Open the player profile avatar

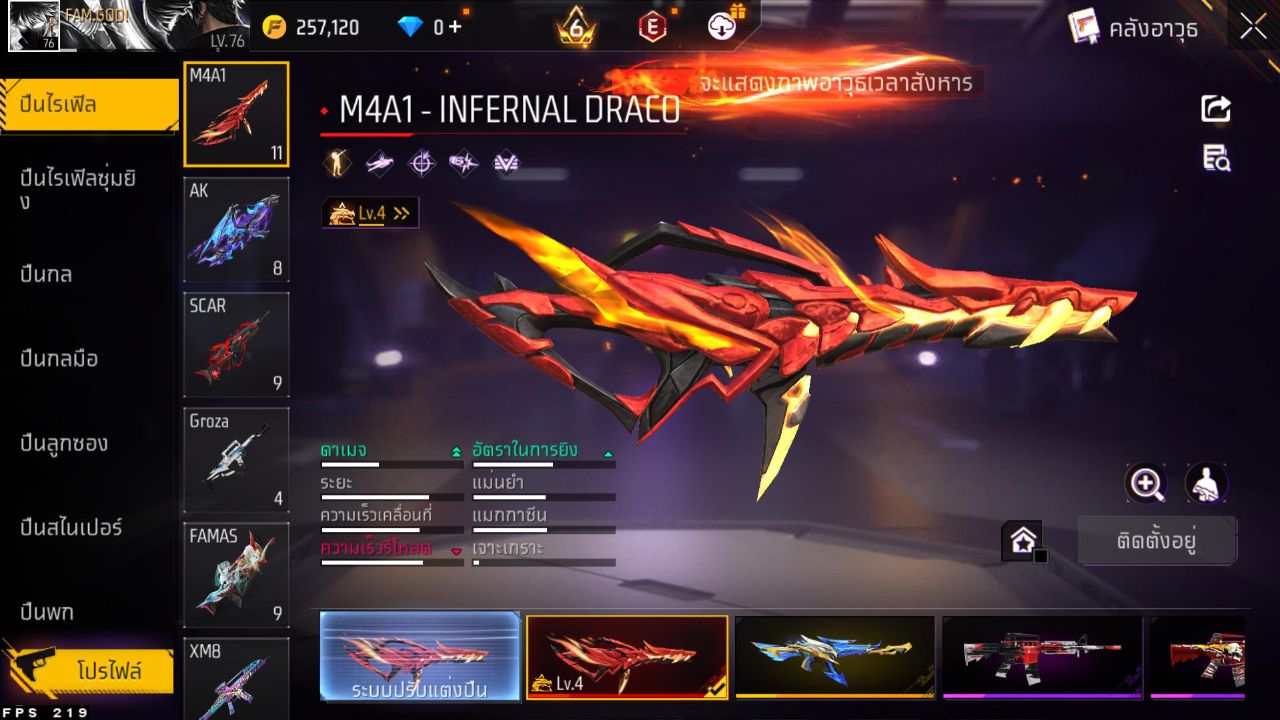point(34,26)
